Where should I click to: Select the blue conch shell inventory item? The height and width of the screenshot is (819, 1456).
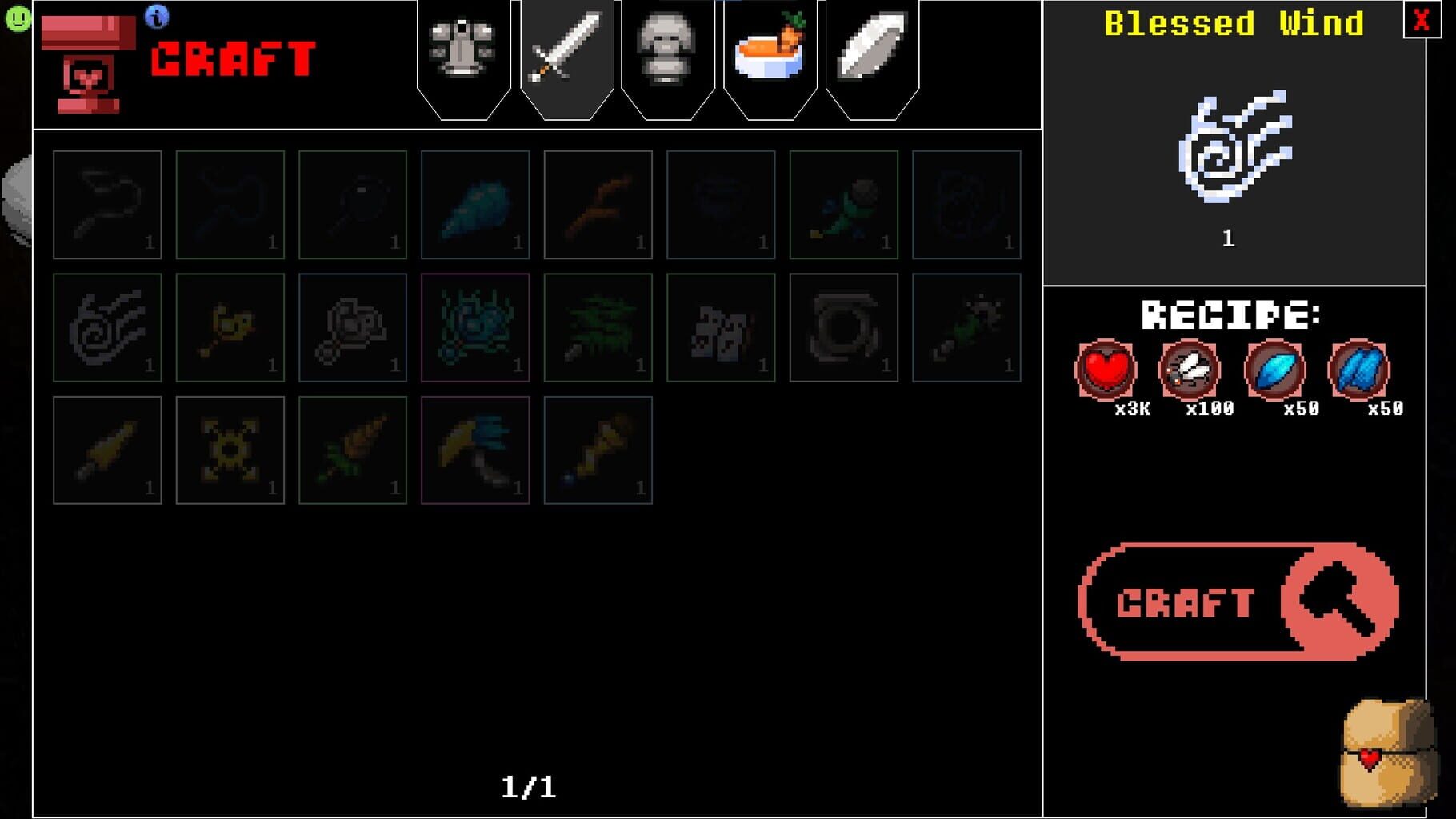coord(476,205)
